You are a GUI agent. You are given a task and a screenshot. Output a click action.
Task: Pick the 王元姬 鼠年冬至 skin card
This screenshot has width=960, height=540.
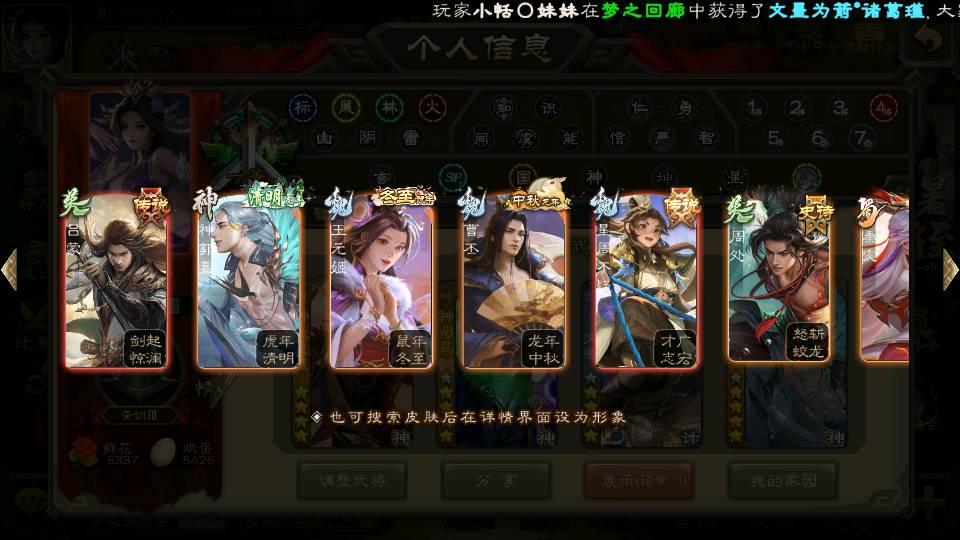[381, 280]
